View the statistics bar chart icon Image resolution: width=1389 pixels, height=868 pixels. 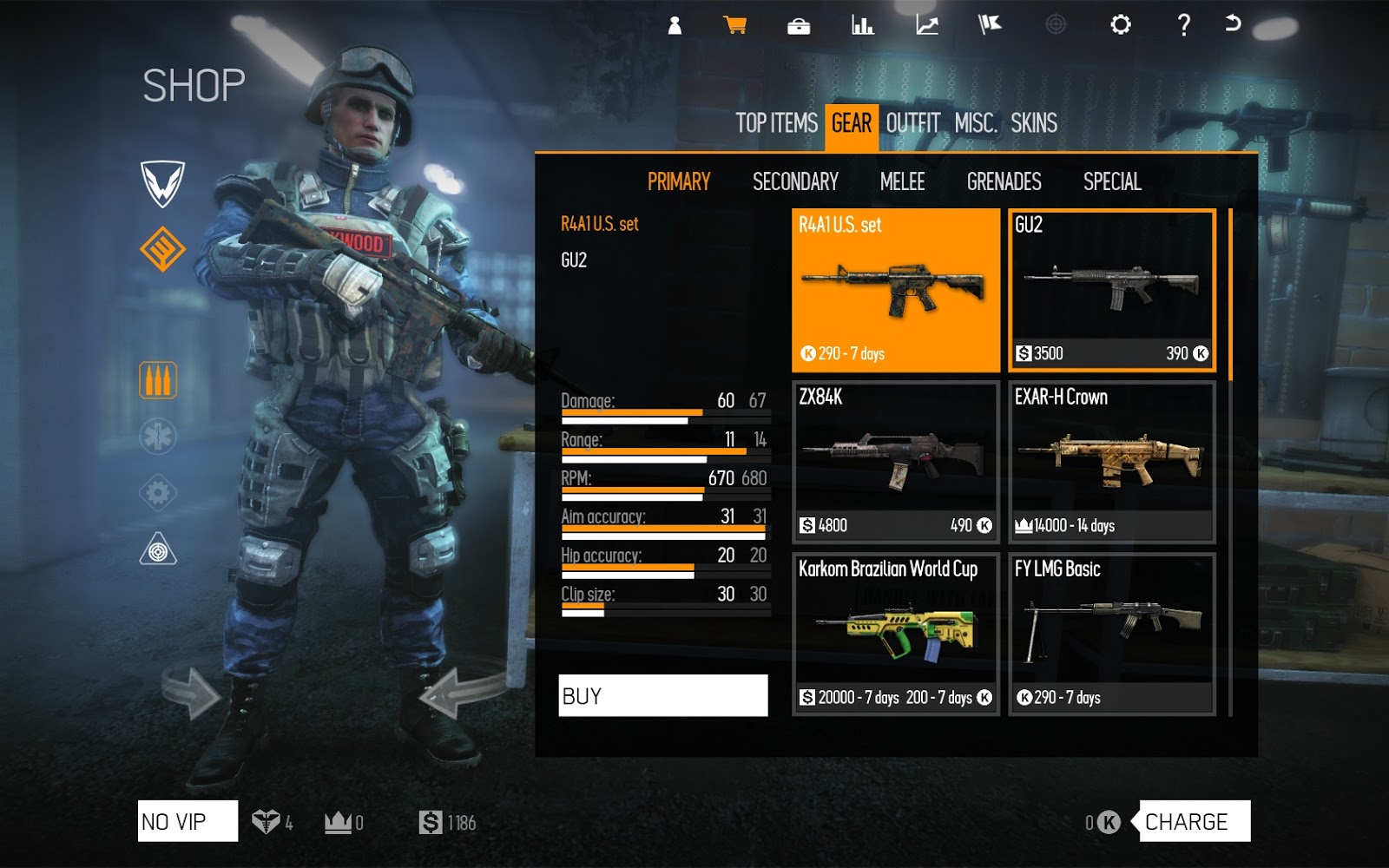tap(861, 26)
